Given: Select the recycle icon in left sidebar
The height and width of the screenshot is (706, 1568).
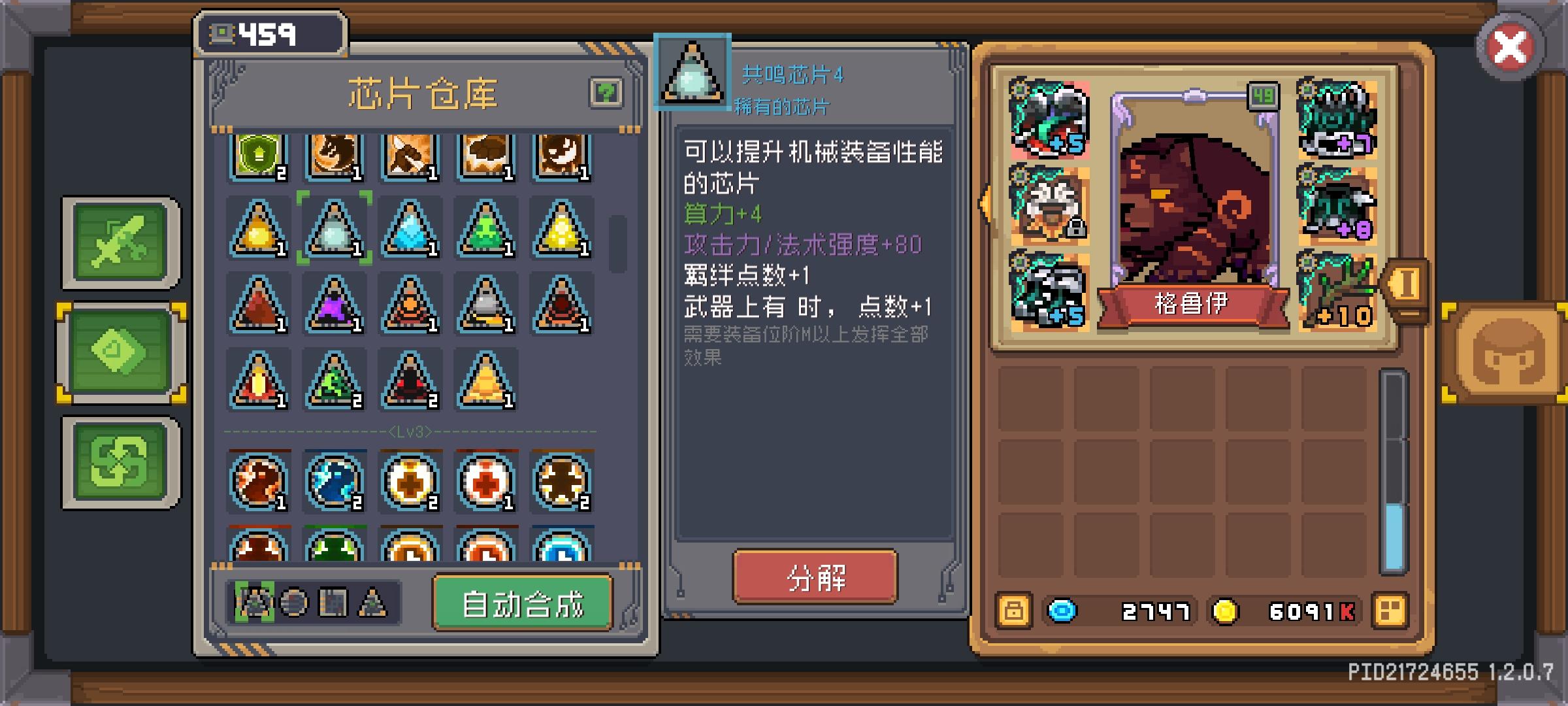Looking at the screenshot, I should 121,461.
